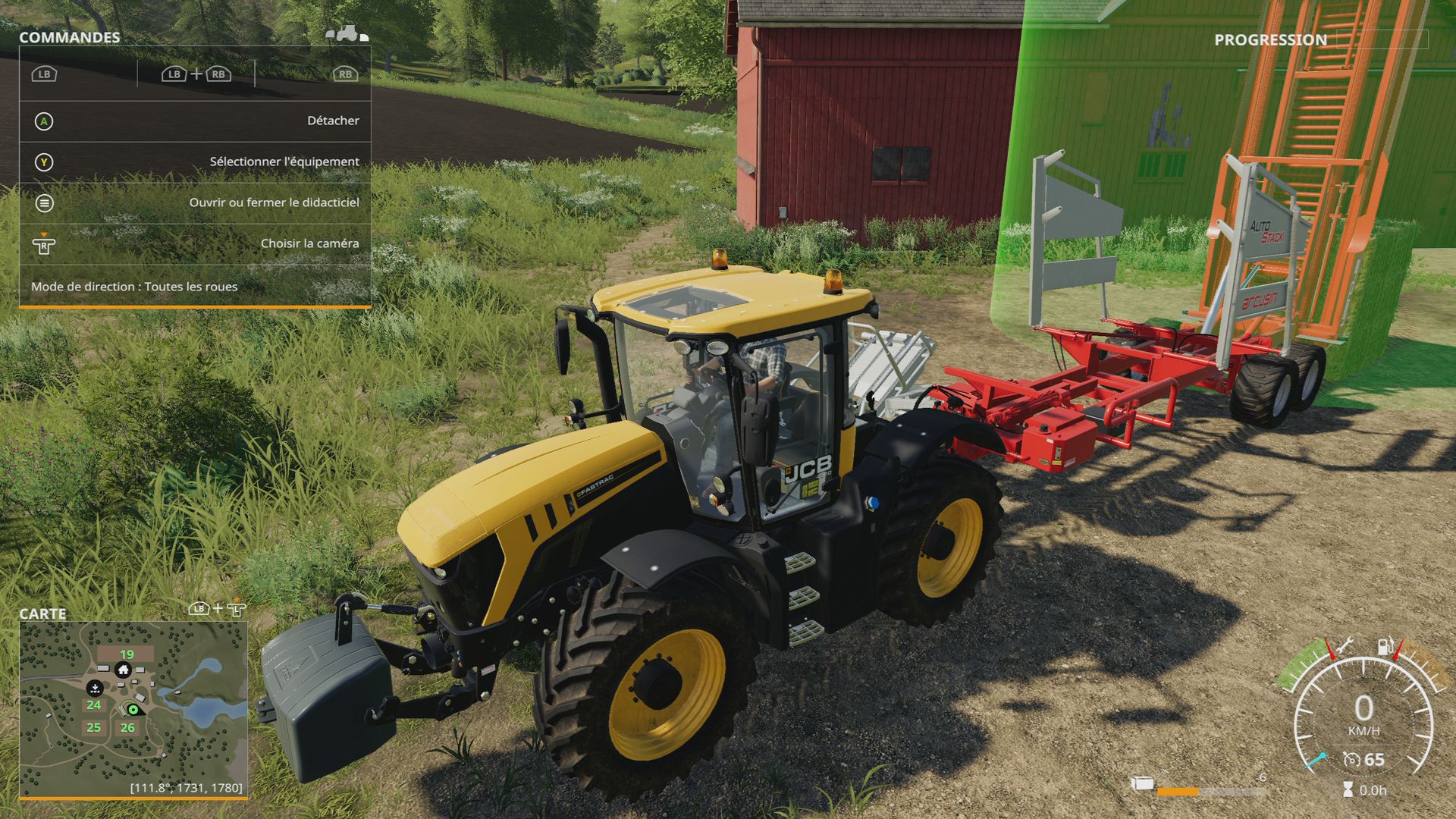Toggle steering mode Toutes les roues
Image resolution: width=1456 pixels, height=819 pixels.
pyautogui.click(x=133, y=287)
